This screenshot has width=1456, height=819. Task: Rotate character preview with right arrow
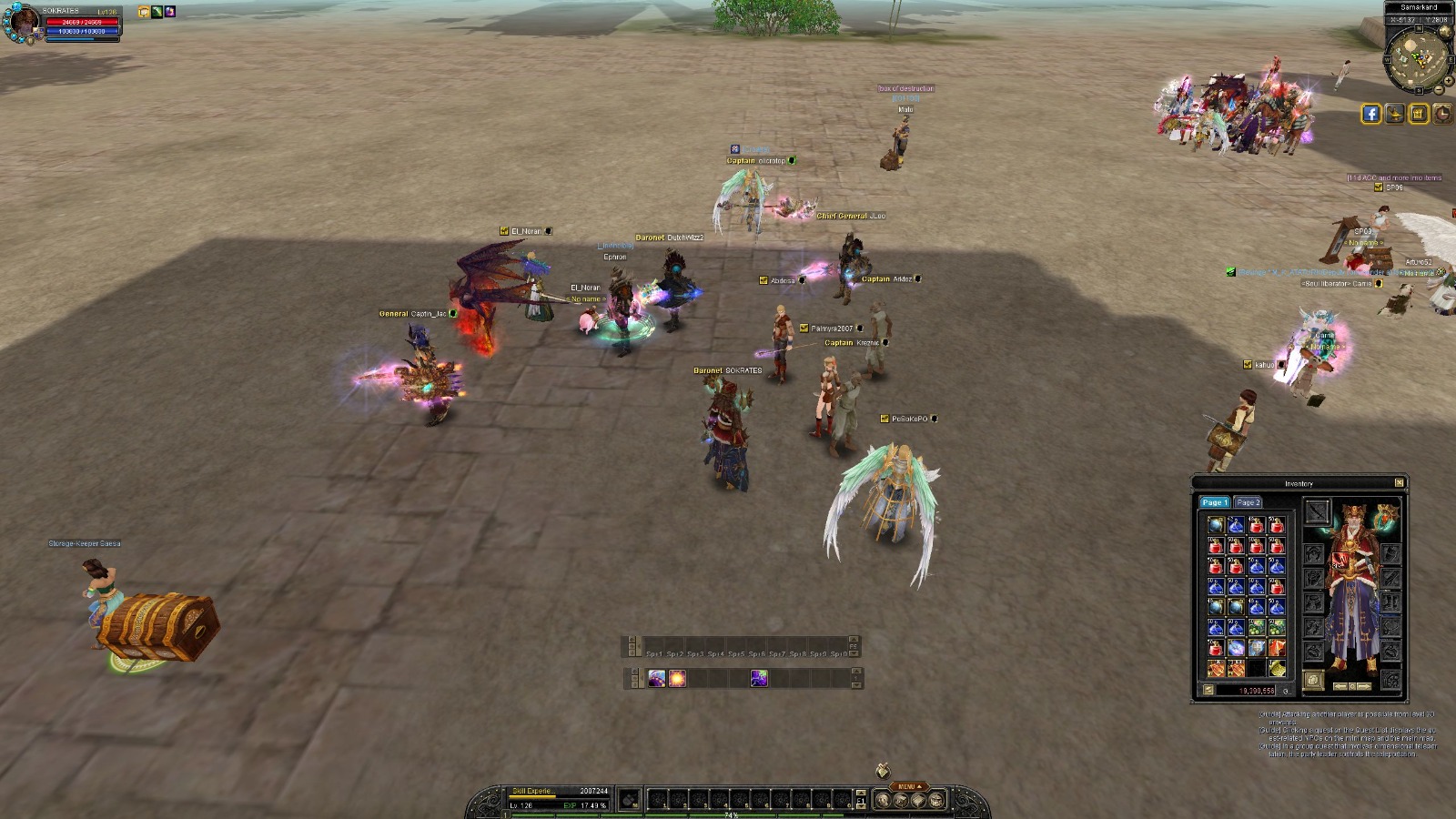(1364, 686)
